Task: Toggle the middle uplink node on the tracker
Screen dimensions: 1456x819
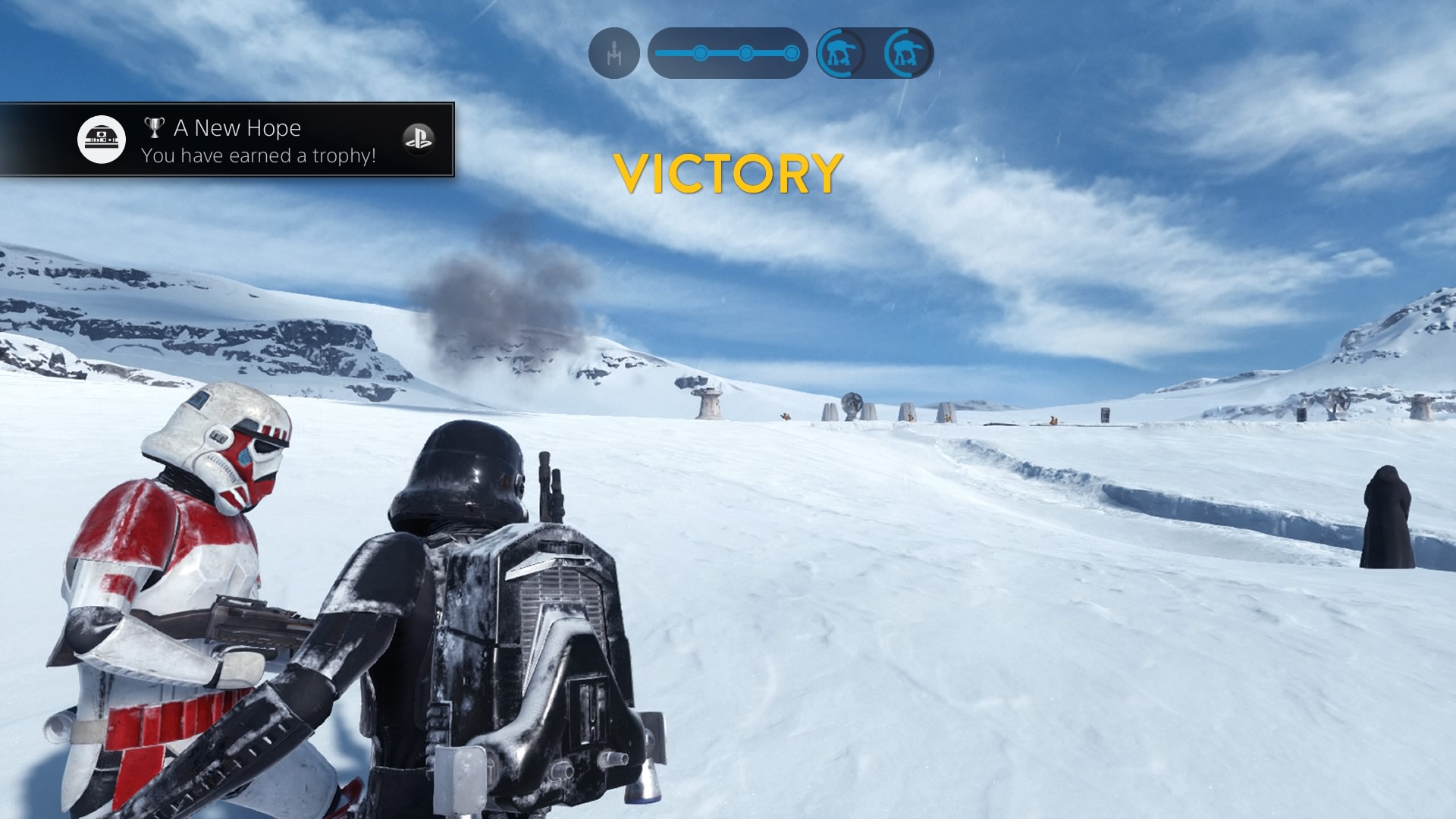Action: tap(747, 52)
